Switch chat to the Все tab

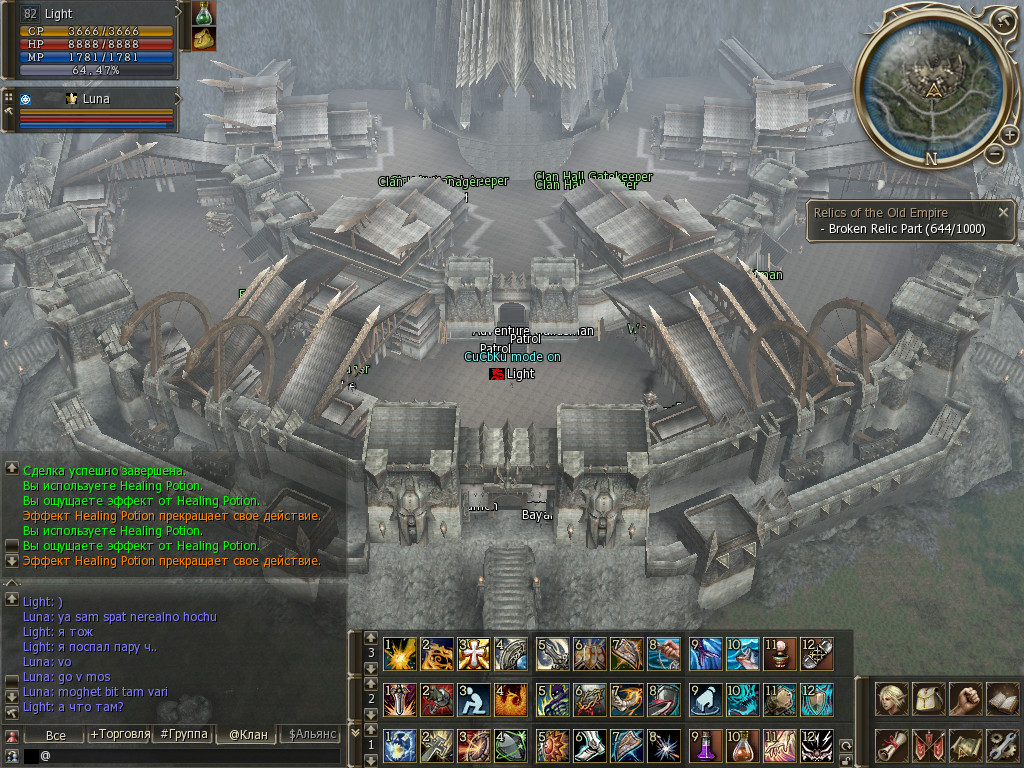56,735
